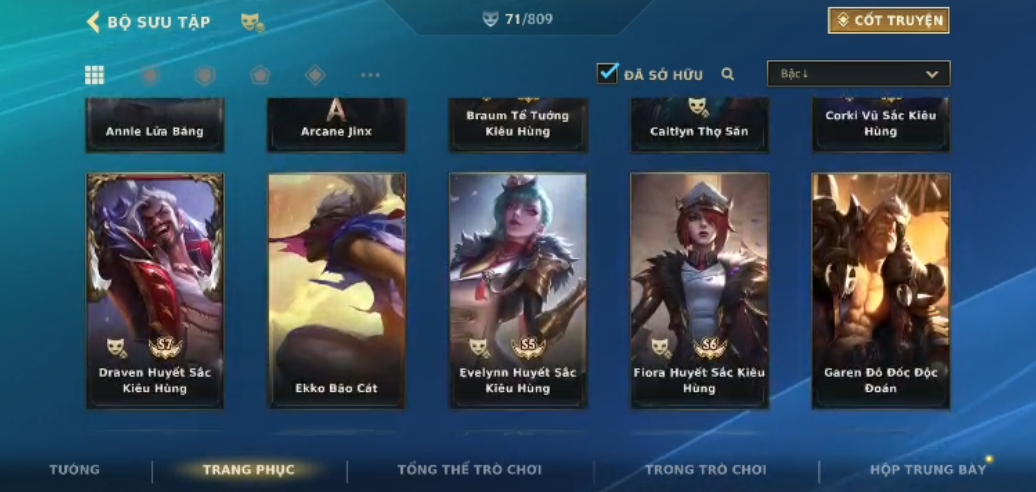The width and height of the screenshot is (1036, 492).
Task: Select the Arcane Jinx skin card
Action: (x=336, y=125)
